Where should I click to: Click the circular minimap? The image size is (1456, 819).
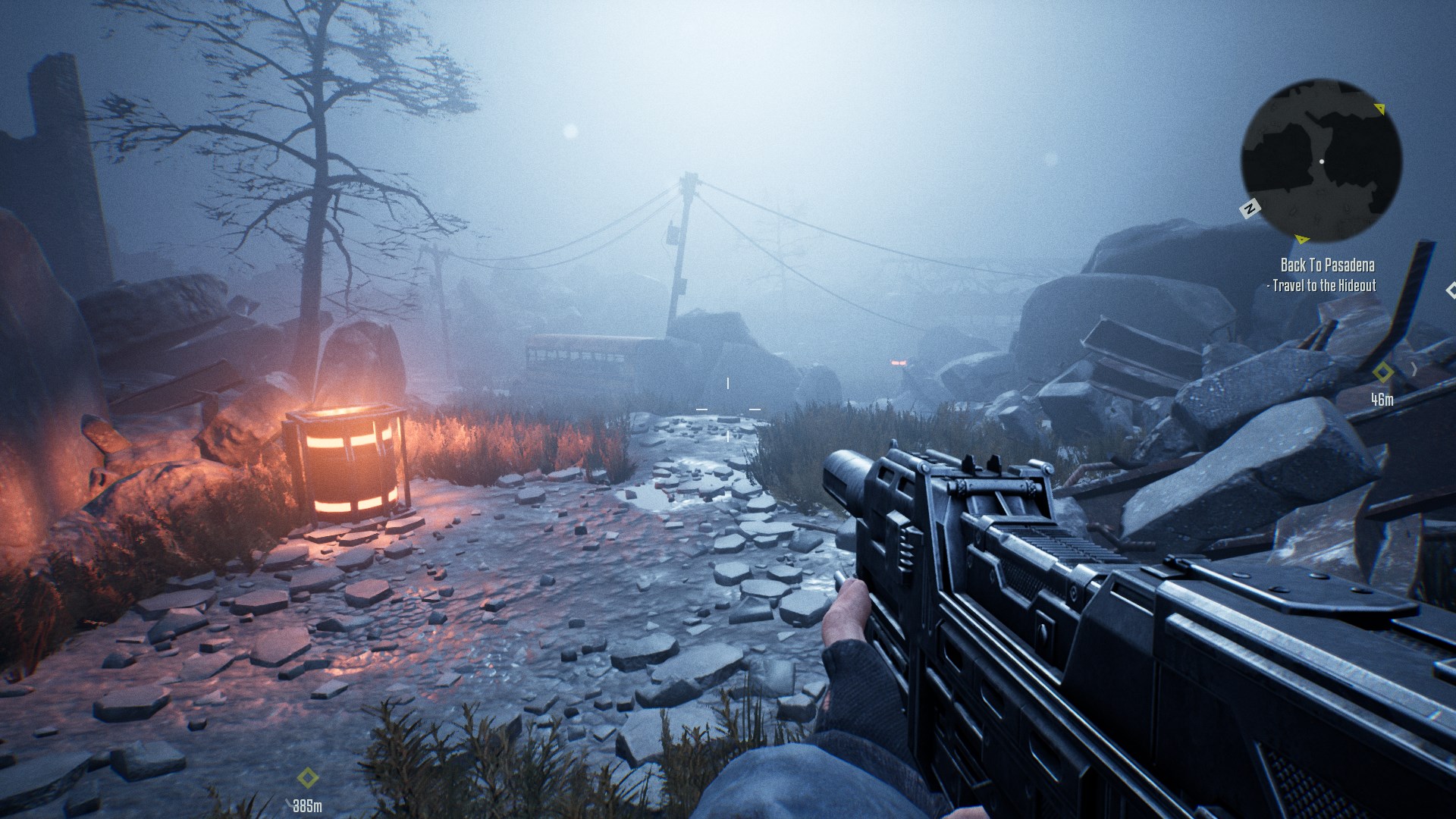[x=1321, y=161]
